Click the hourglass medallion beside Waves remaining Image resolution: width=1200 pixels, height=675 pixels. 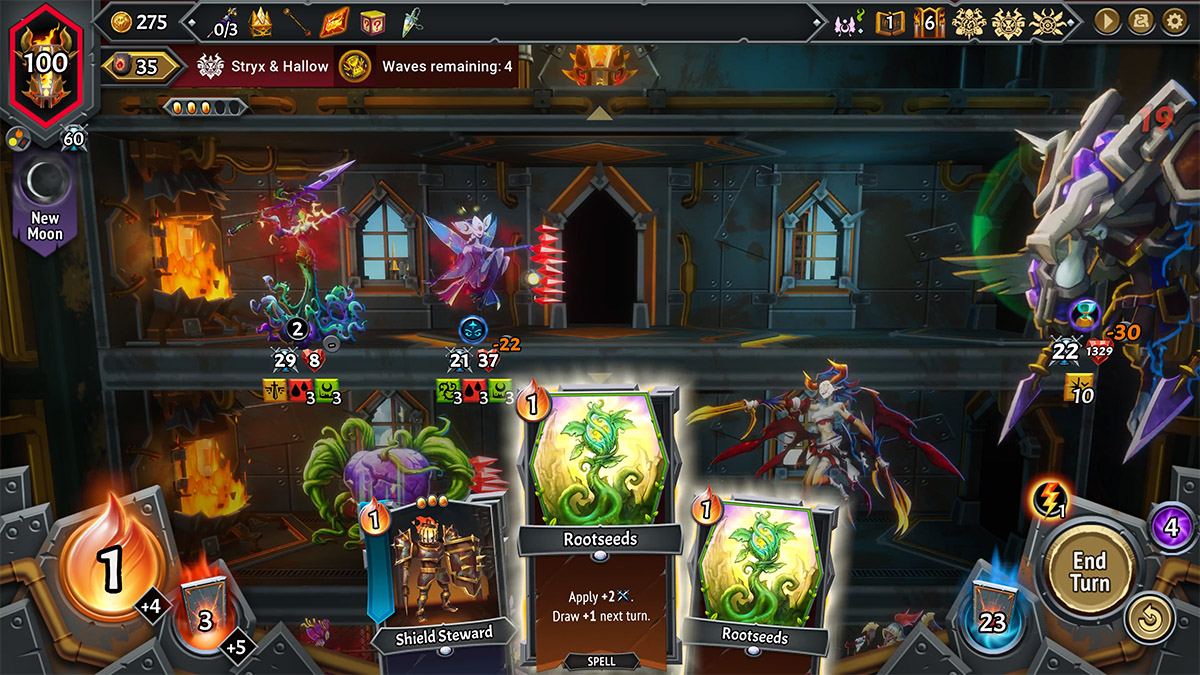(x=354, y=66)
